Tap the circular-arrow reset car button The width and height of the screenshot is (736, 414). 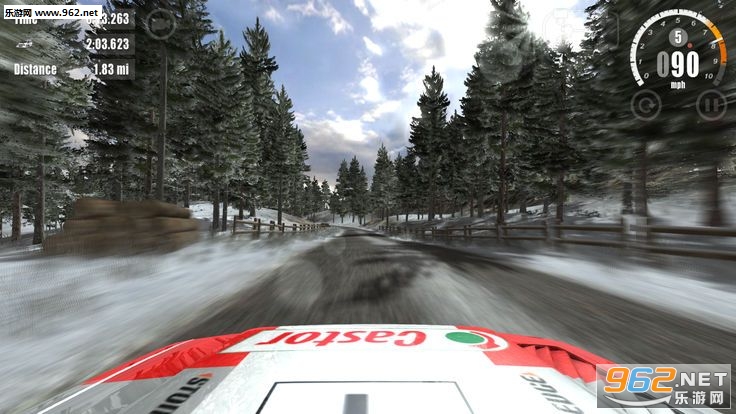pos(647,102)
